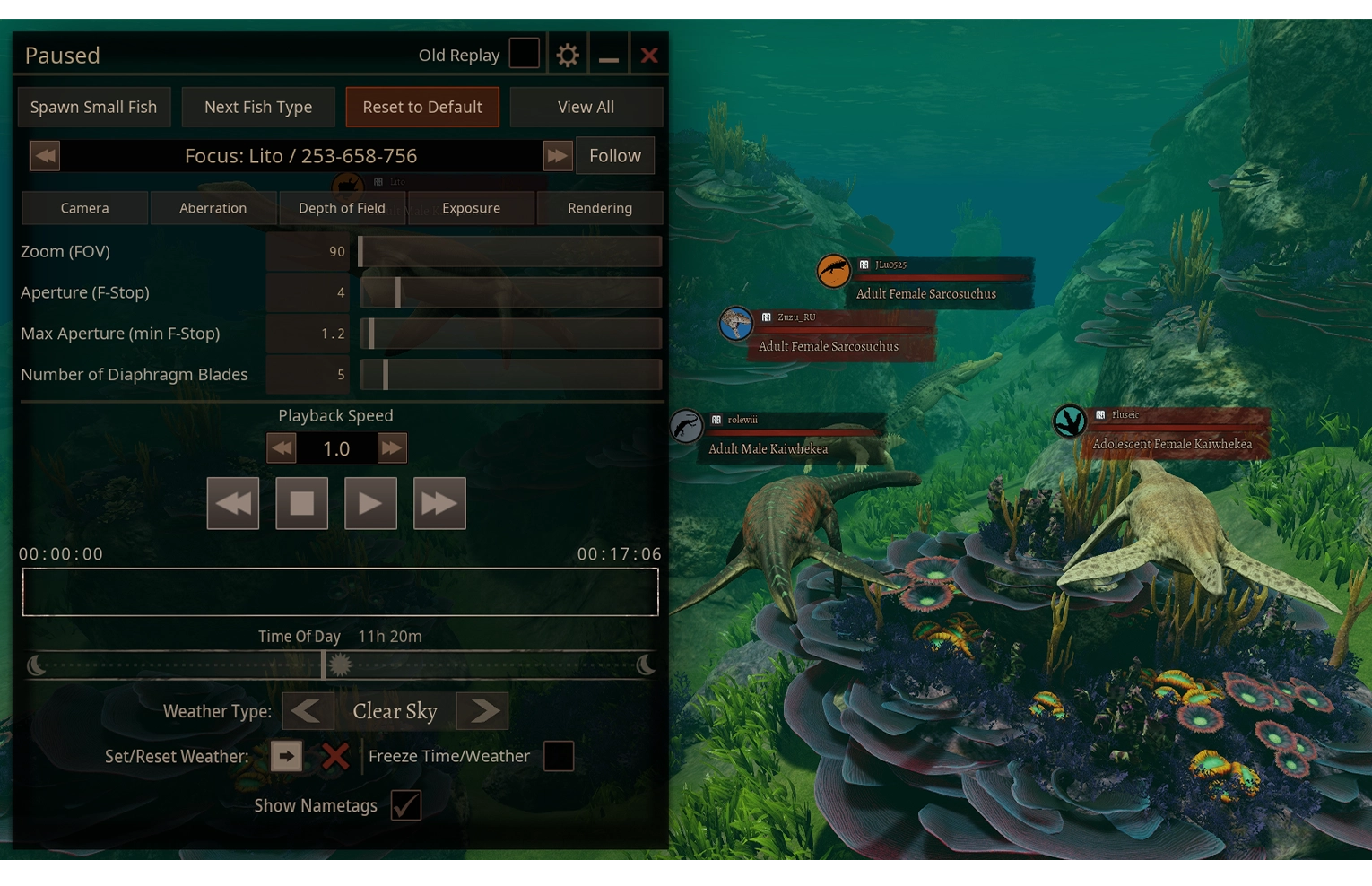Switch to the Aberration tab

click(x=213, y=208)
